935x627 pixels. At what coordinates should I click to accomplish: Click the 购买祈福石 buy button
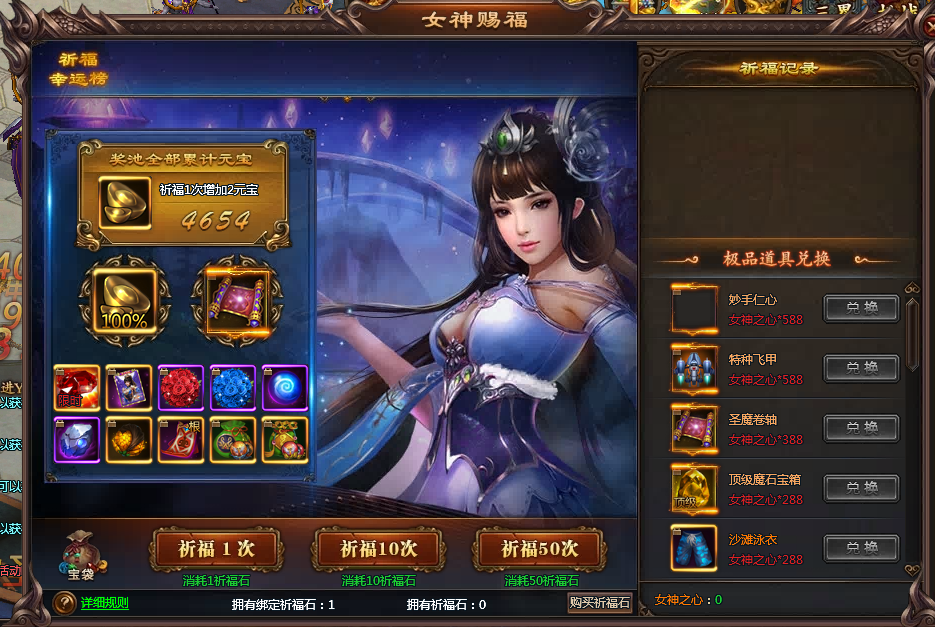click(x=600, y=602)
